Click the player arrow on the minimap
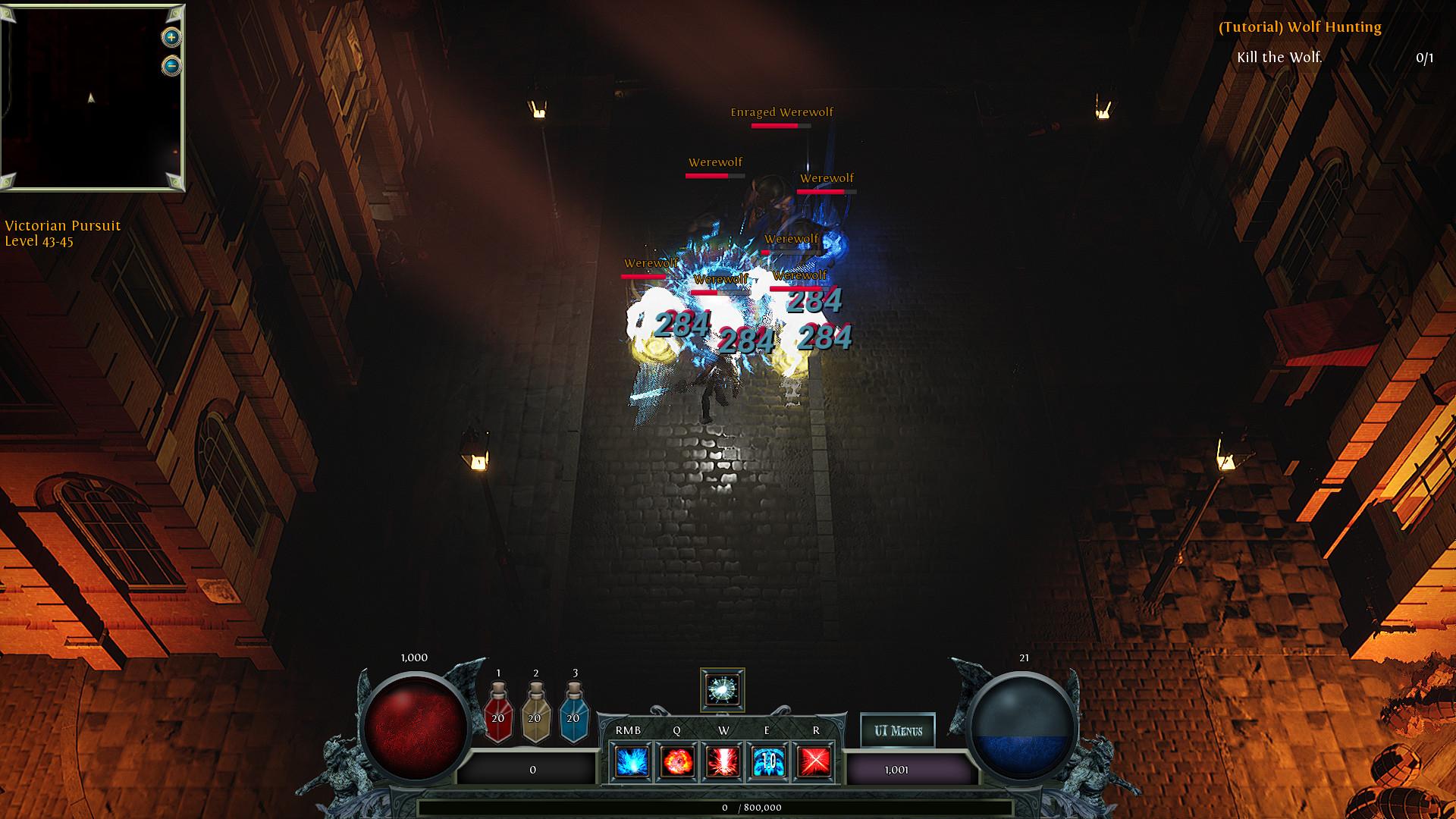 90,98
